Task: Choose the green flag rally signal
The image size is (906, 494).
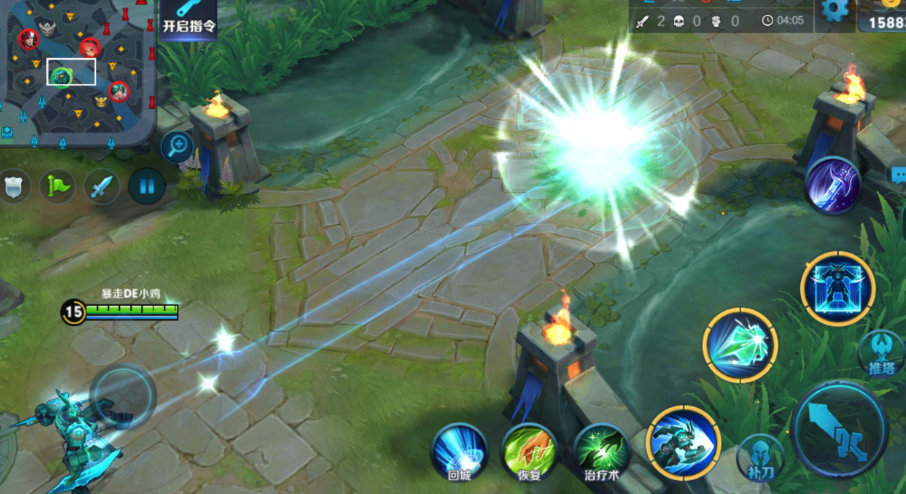Action: tap(57, 186)
